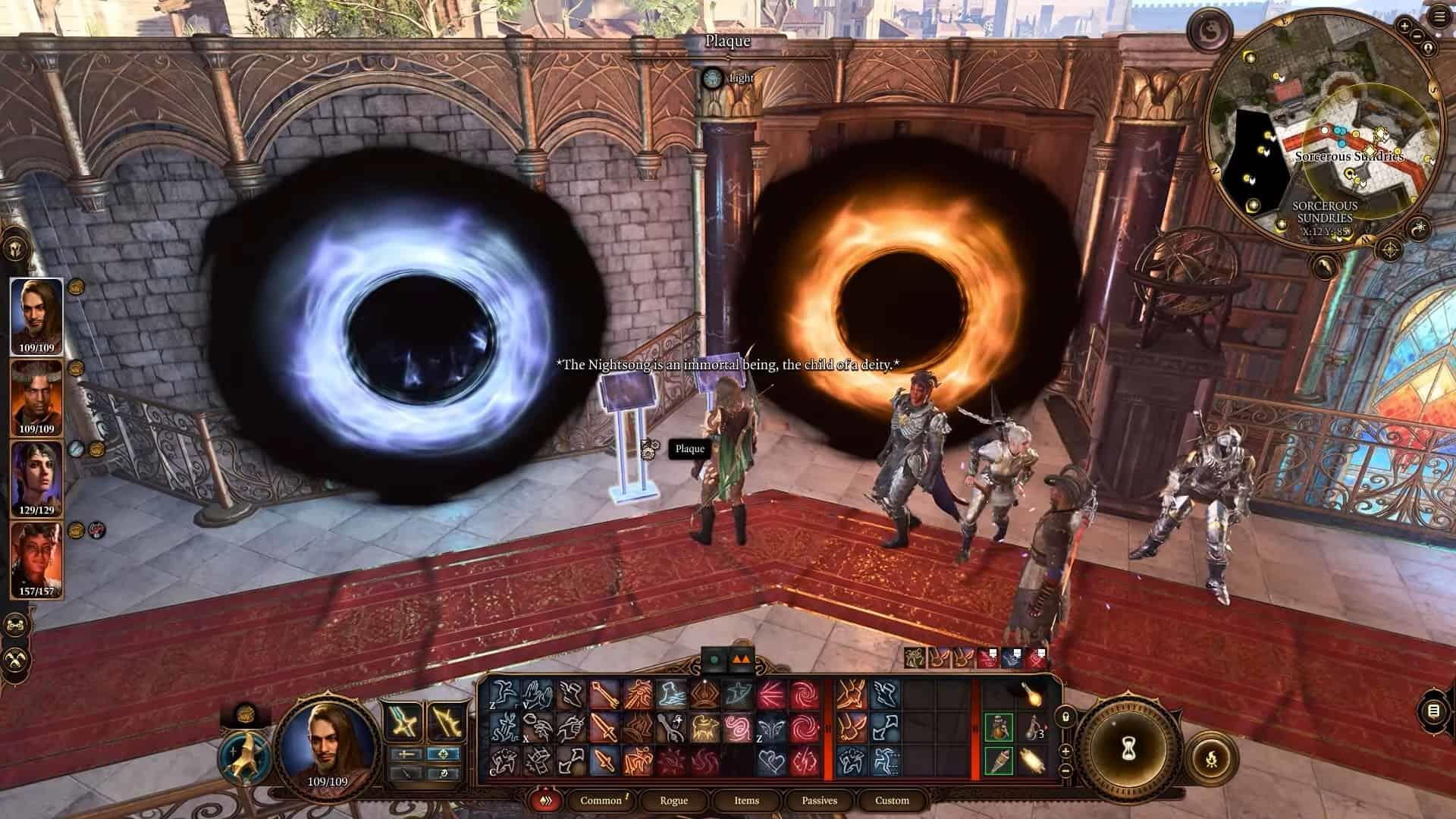1456x819 pixels.
Task: Show the Passives hotbar tab
Action: click(819, 800)
